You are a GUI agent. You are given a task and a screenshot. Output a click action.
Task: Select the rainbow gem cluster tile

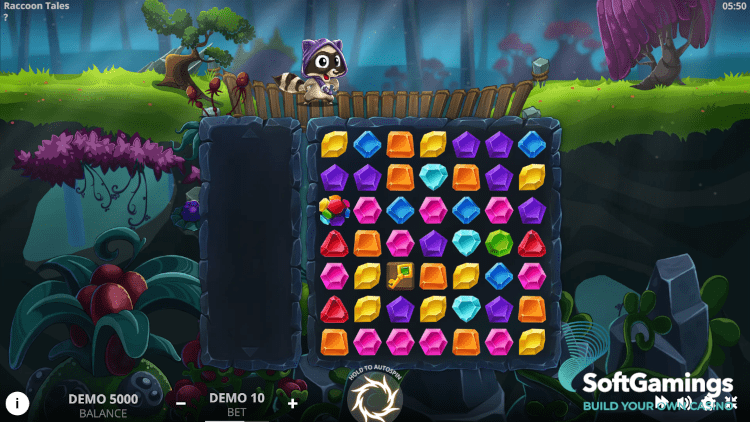(335, 210)
